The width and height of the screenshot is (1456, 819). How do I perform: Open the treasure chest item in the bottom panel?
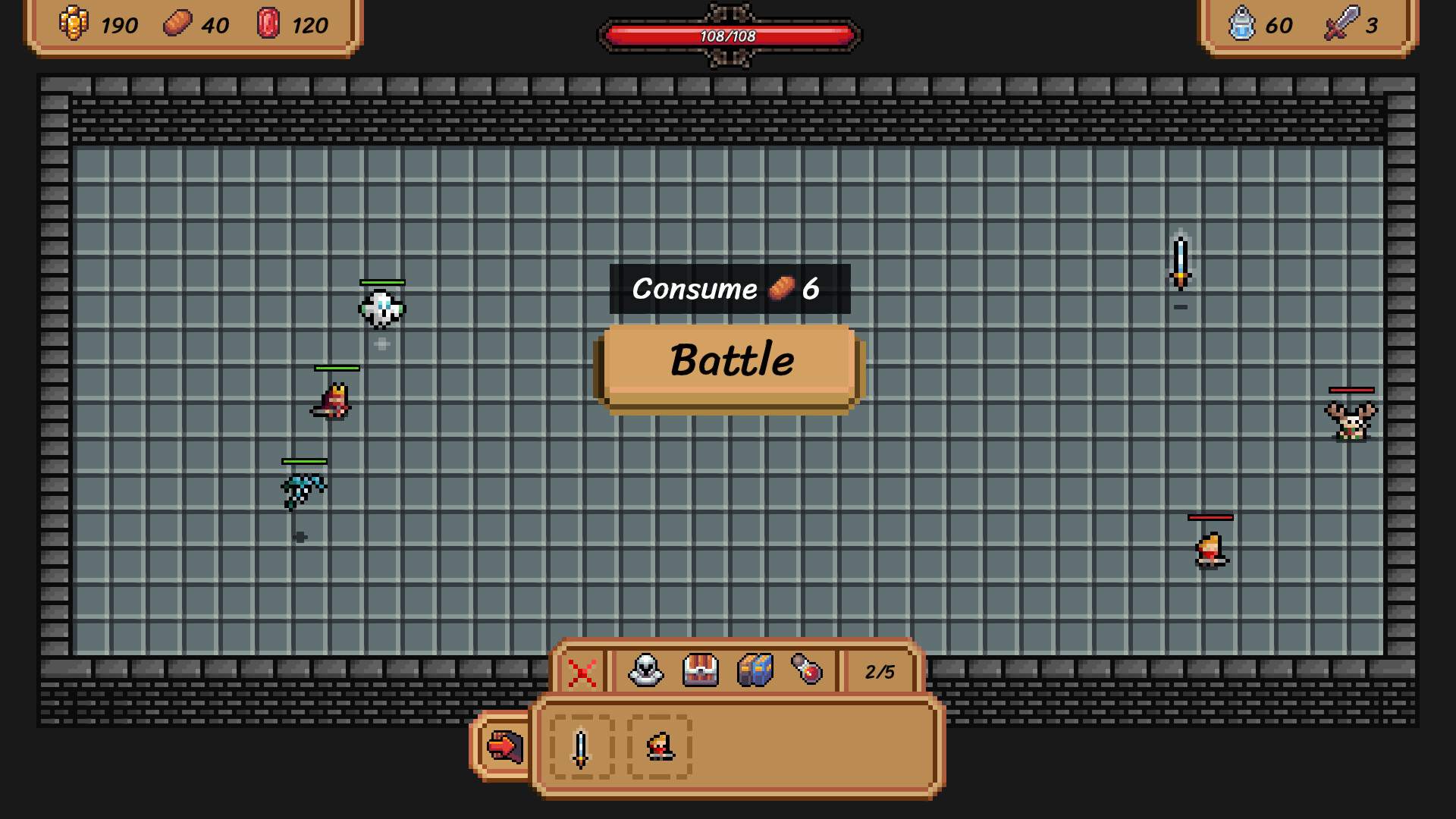coord(699,671)
